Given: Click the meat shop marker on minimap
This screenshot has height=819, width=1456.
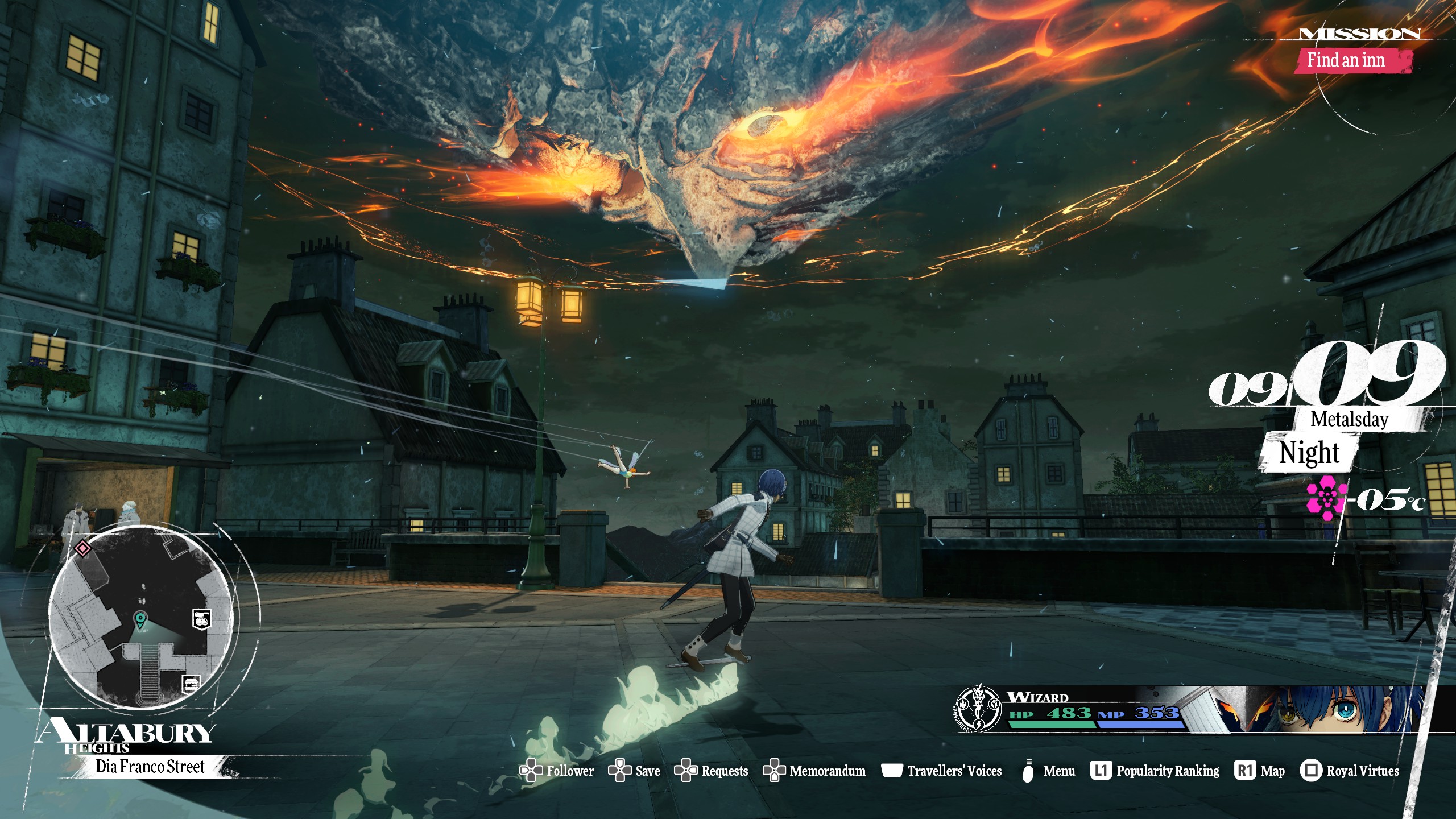Looking at the screenshot, I should (x=201, y=618).
